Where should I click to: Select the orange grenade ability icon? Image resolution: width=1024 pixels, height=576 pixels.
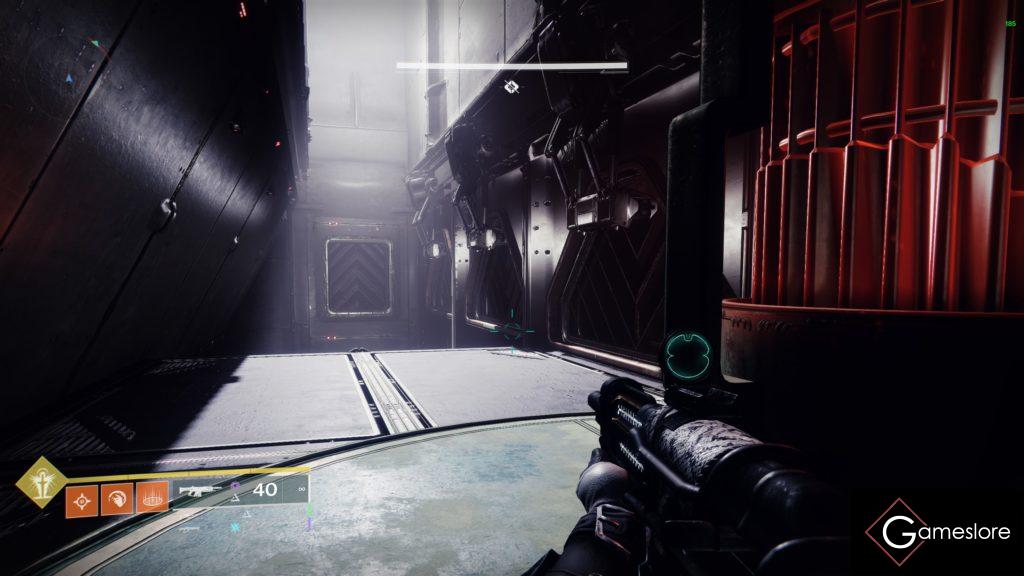pos(81,498)
